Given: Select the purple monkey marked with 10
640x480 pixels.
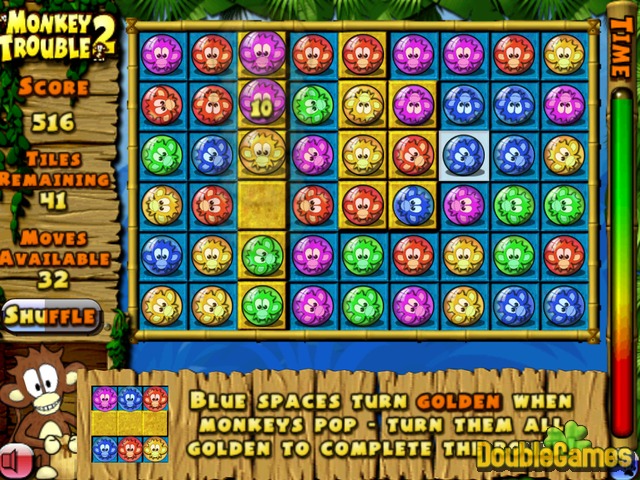Looking at the screenshot, I should click(x=262, y=104).
